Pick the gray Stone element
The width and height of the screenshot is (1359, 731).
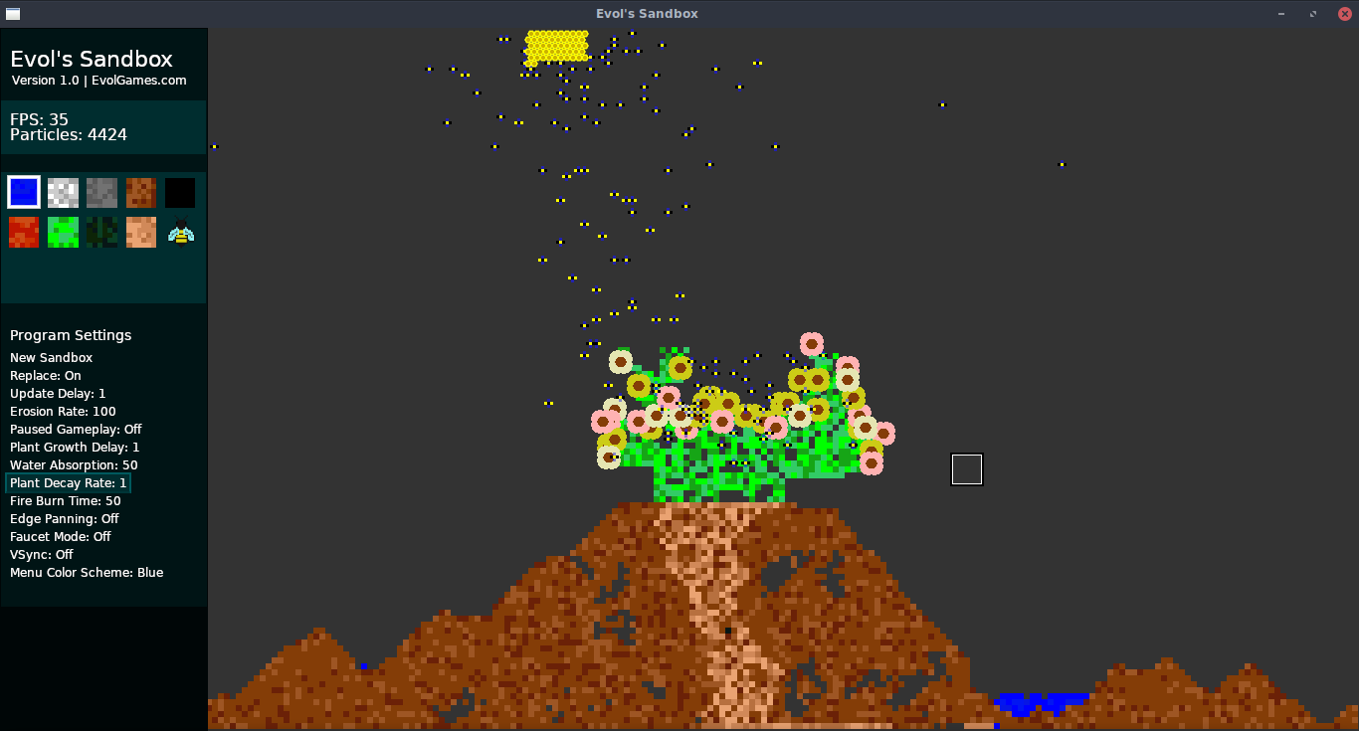pyautogui.click(x=101, y=192)
